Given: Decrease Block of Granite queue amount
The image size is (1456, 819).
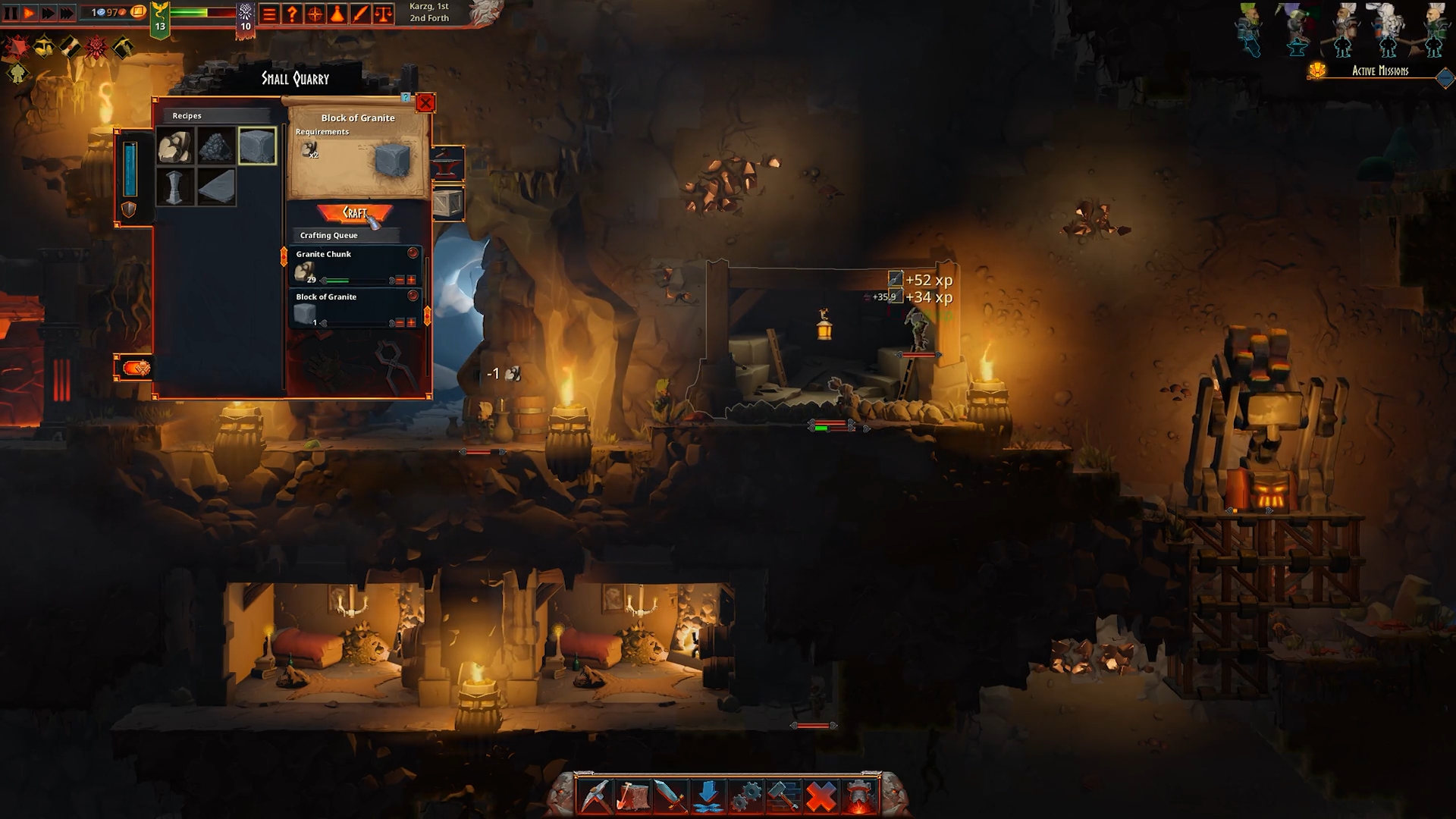Looking at the screenshot, I should coord(400,322).
